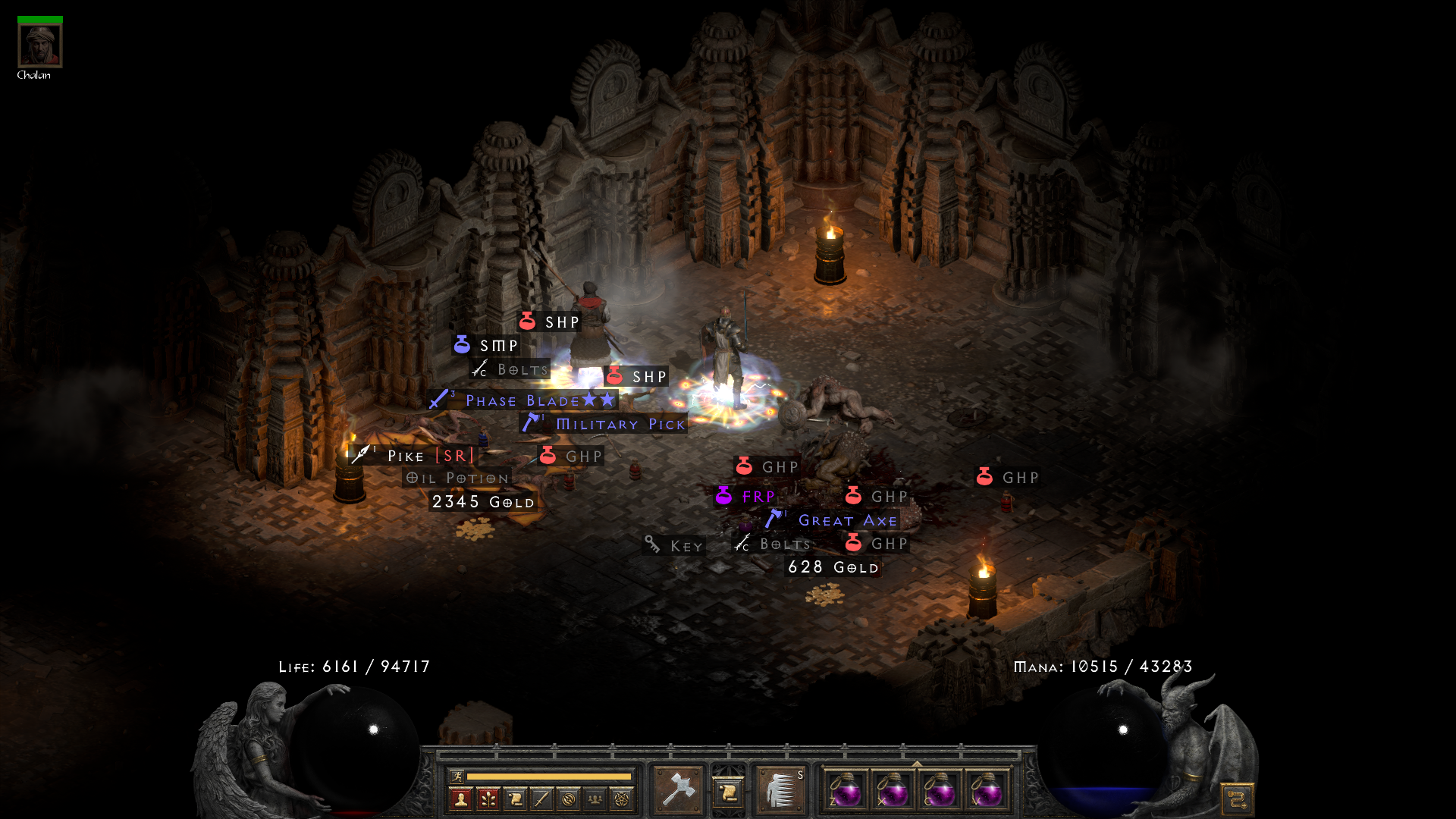Open the small scroll button in mini panel
This screenshot has height=819, width=1456.
click(x=515, y=799)
